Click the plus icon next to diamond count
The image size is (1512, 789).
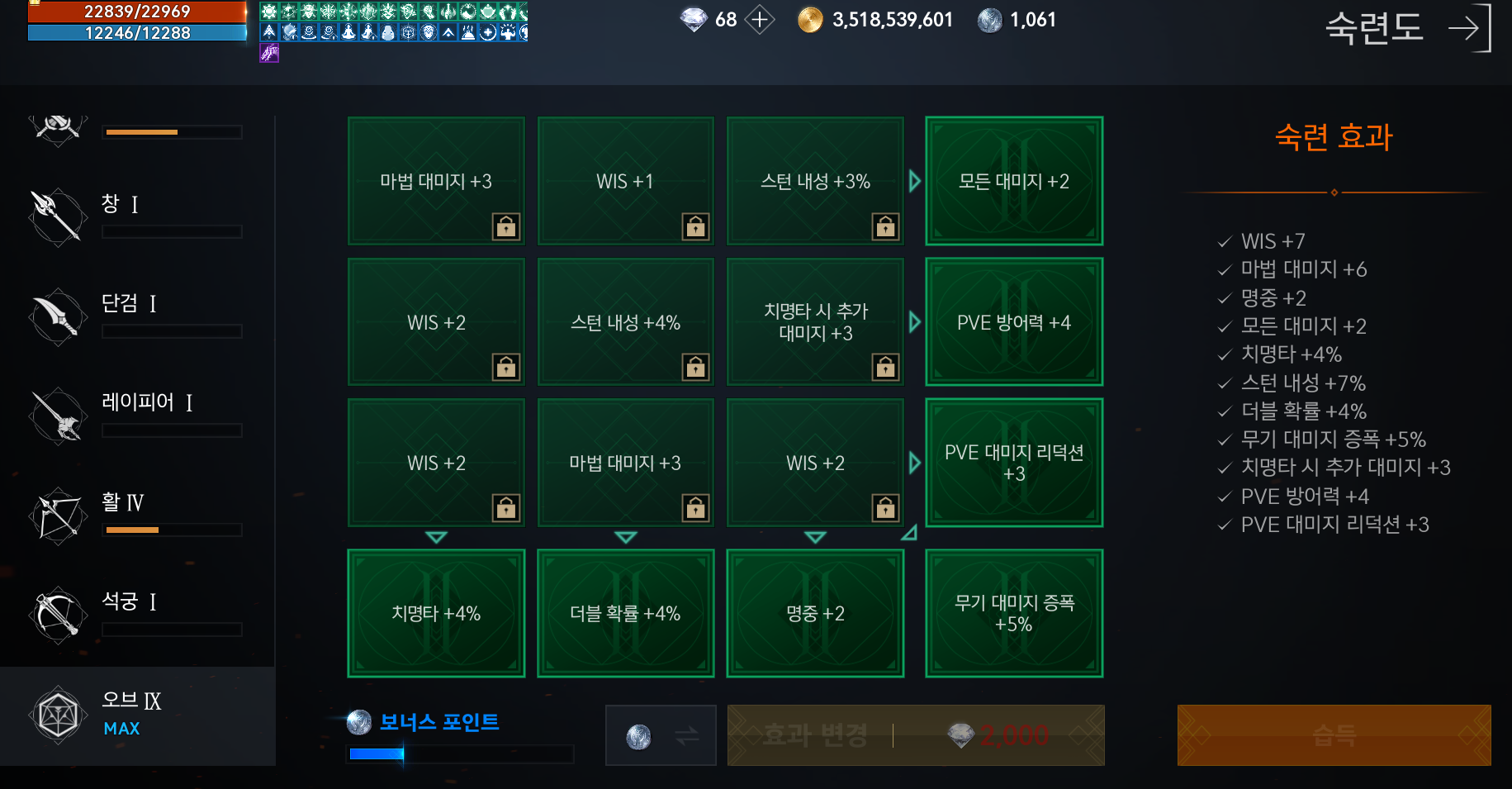(758, 20)
